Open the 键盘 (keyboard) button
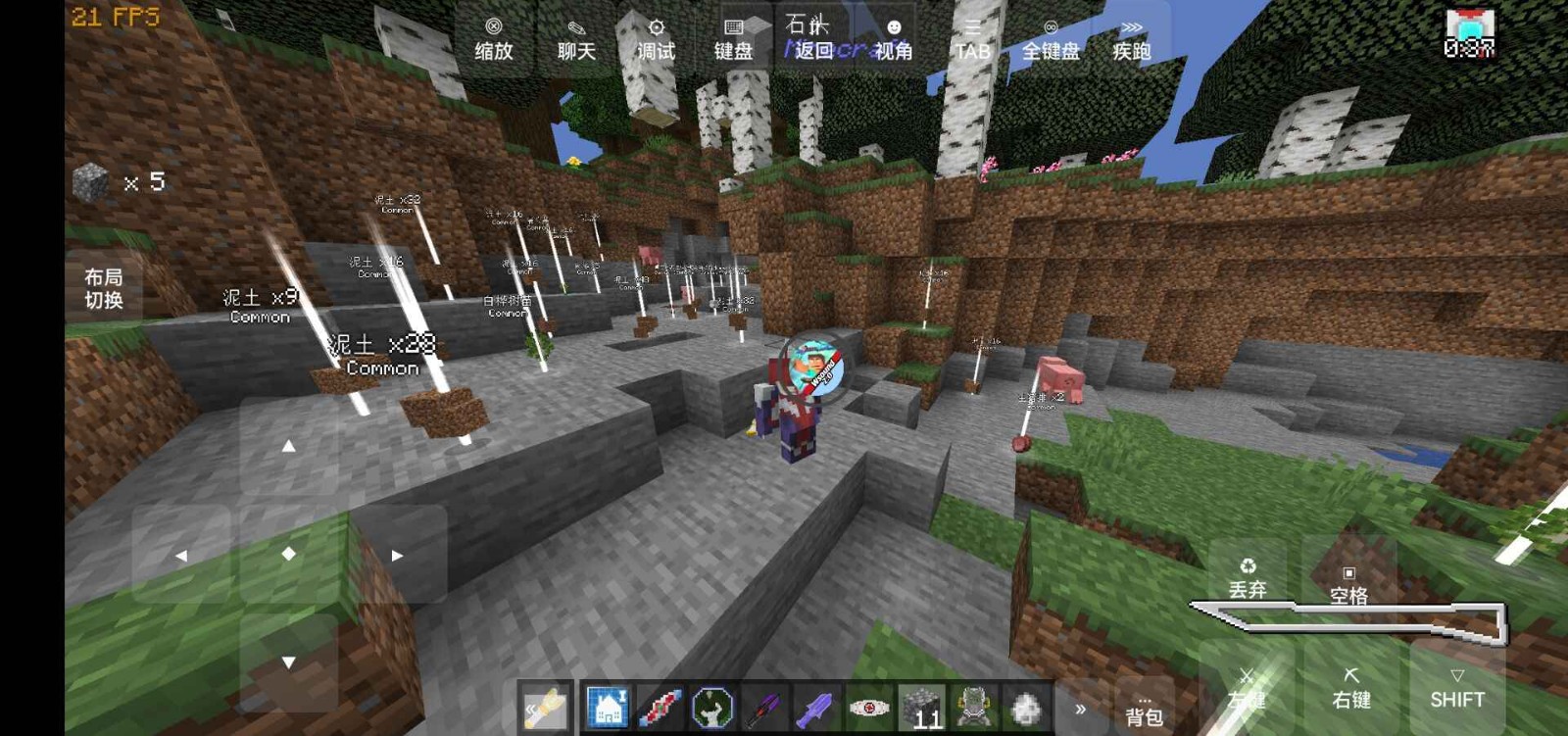 [733, 40]
